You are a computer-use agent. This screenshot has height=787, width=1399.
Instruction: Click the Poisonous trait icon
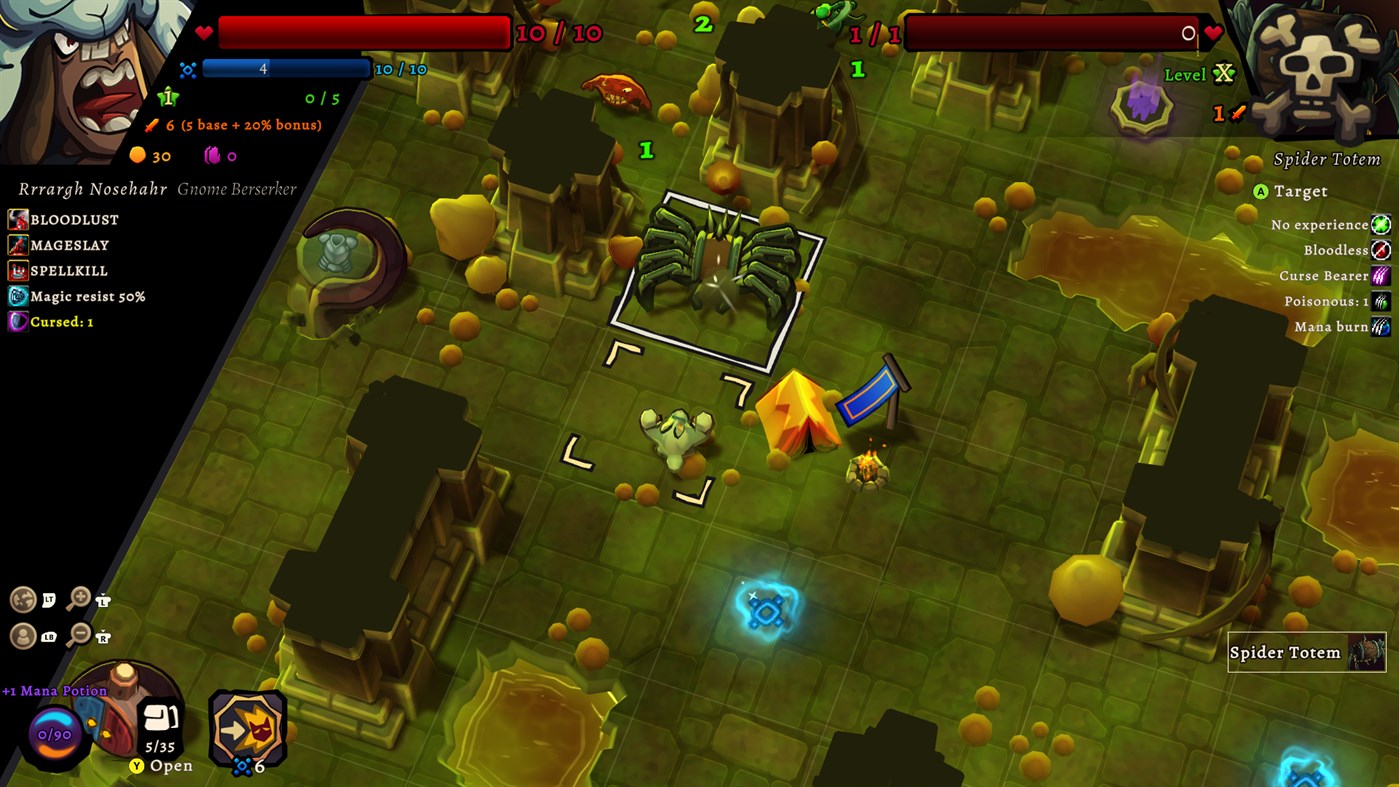(x=1381, y=301)
